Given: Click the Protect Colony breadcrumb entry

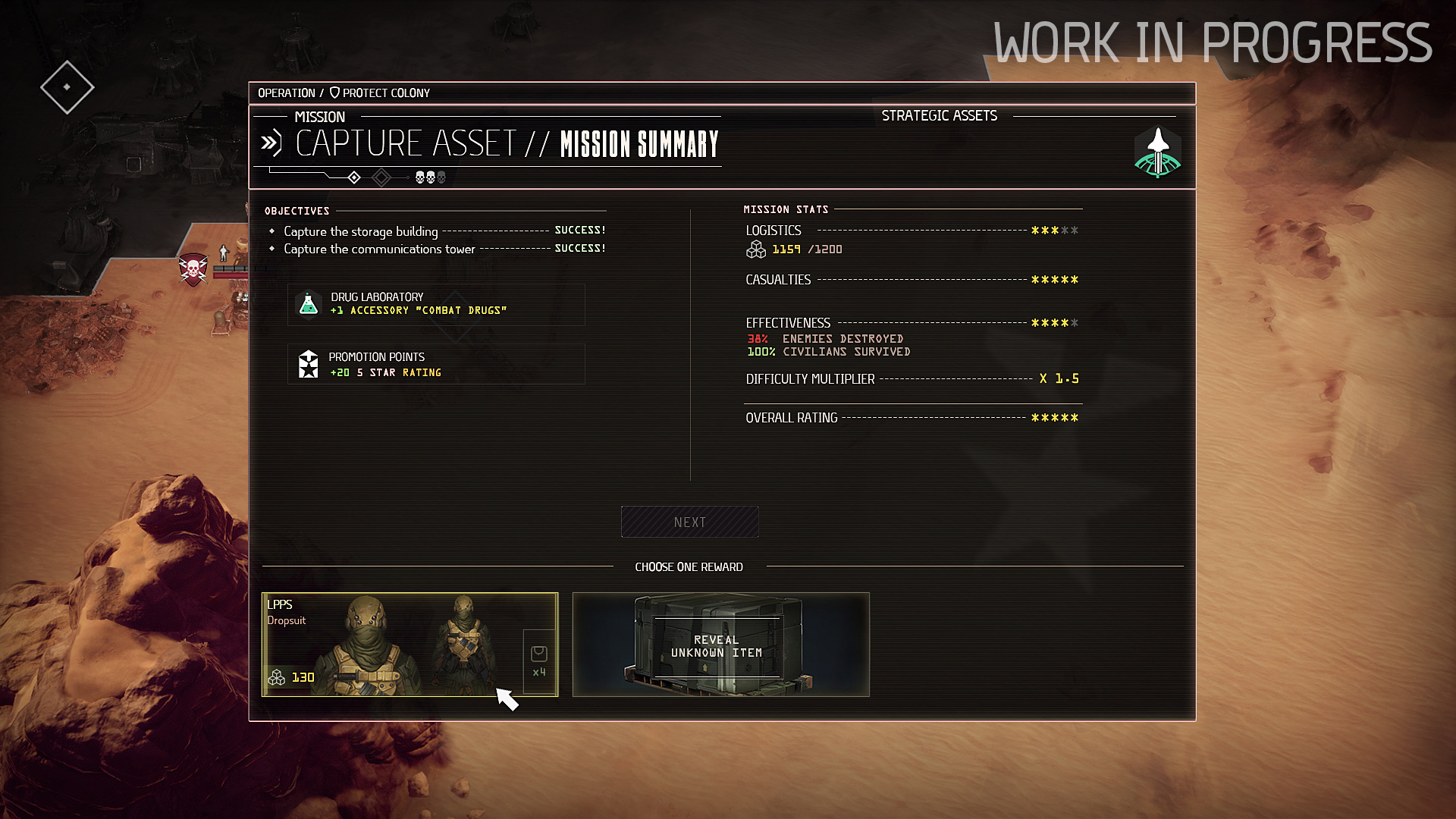Looking at the screenshot, I should point(387,93).
